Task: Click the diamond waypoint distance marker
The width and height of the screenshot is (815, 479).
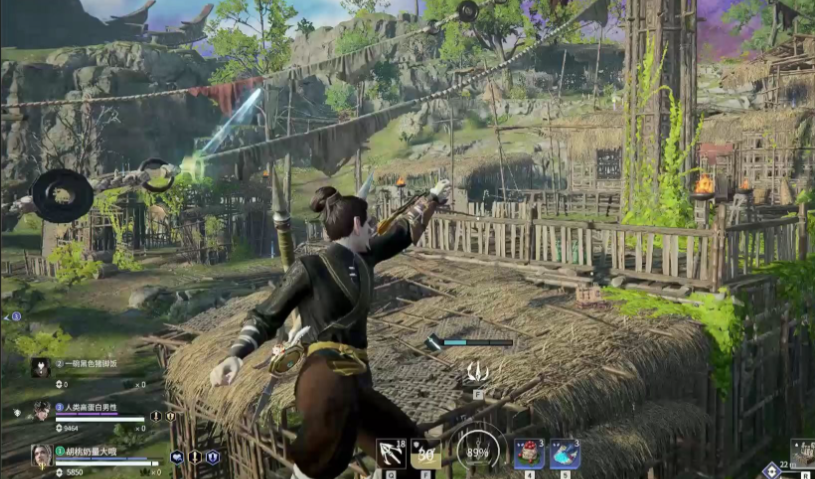Action: coord(771,470)
